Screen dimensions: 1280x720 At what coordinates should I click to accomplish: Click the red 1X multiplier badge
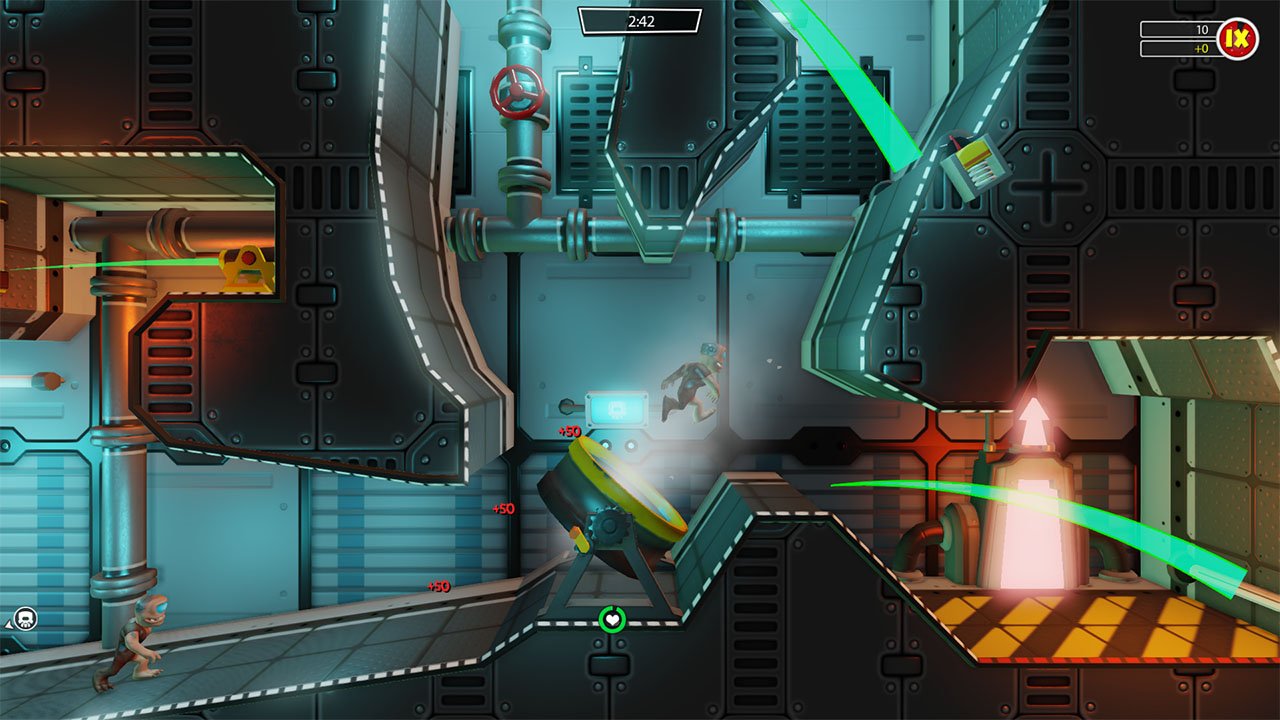point(1237,36)
